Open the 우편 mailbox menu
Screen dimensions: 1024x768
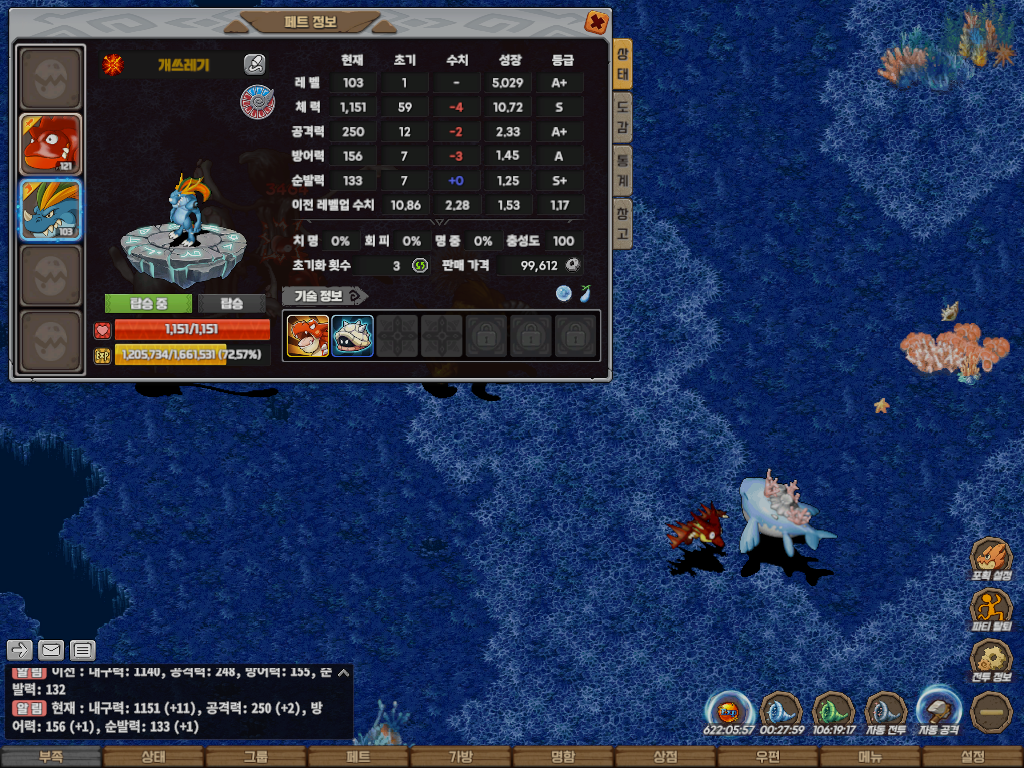768,757
